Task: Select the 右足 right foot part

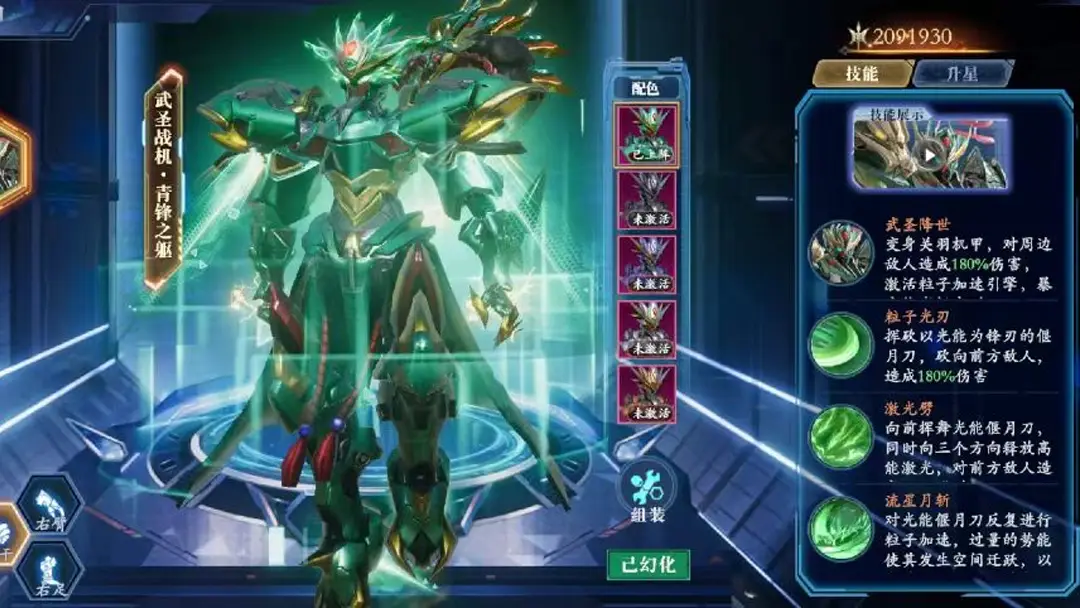Action: [49, 574]
